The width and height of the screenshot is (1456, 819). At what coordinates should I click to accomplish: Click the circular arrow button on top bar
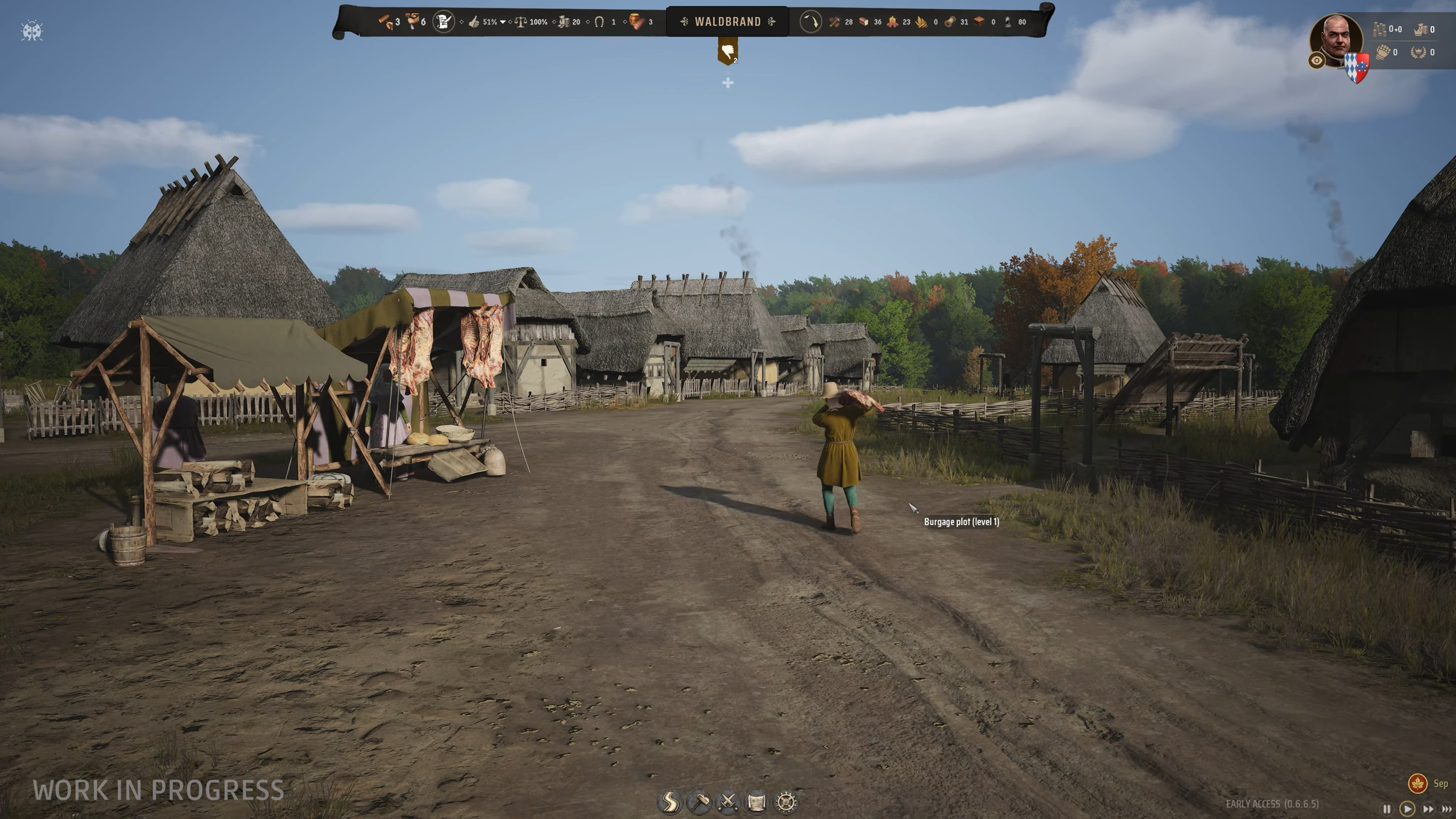[810, 22]
